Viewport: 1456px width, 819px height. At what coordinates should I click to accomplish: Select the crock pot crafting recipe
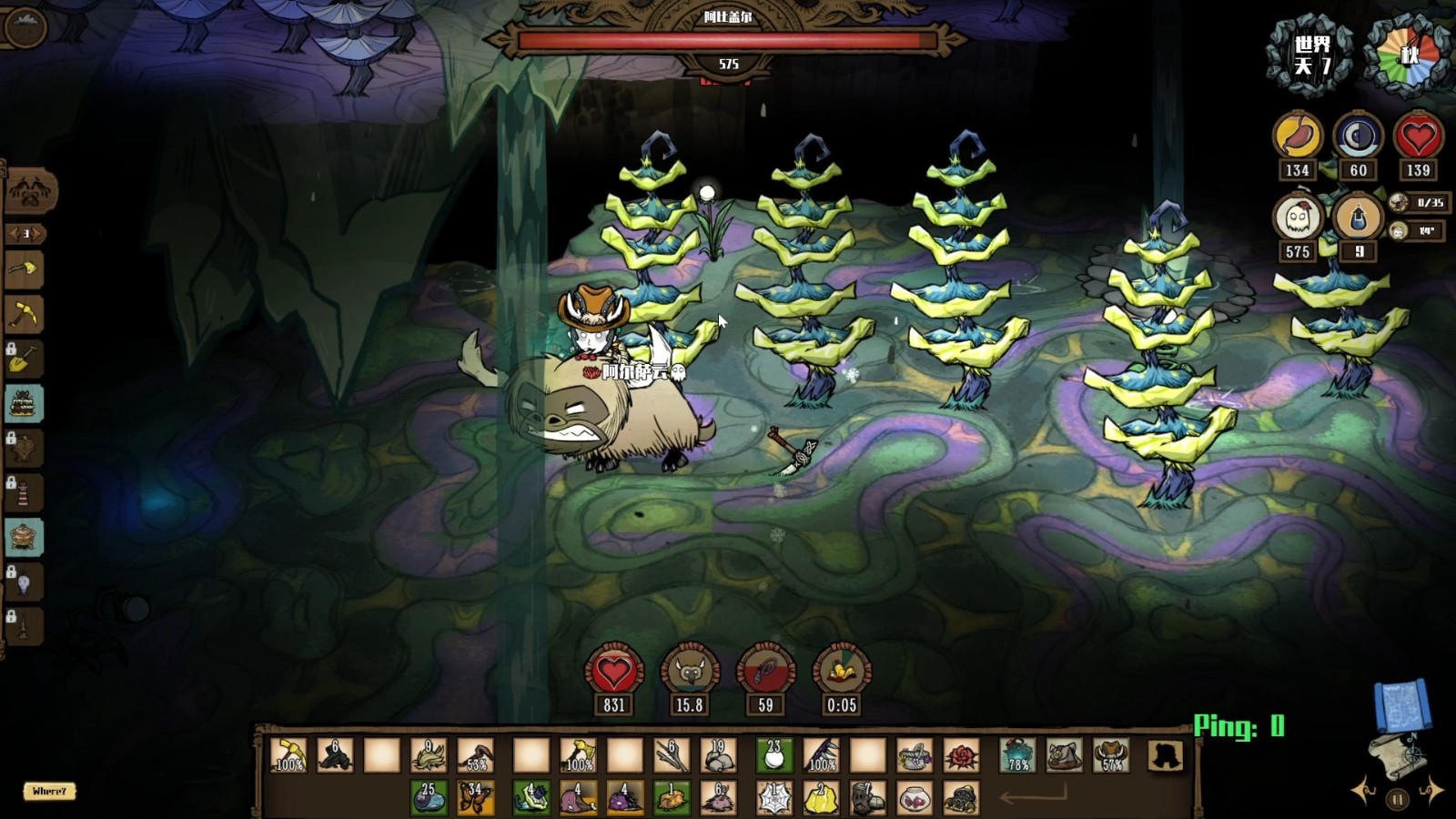(25, 537)
